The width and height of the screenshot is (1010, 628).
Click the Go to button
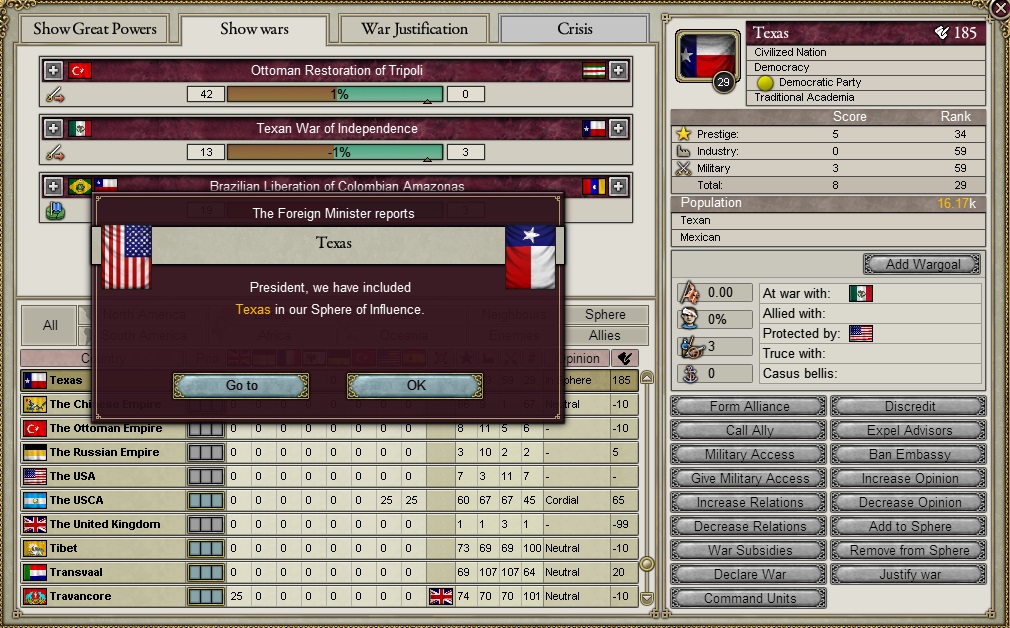coord(241,385)
